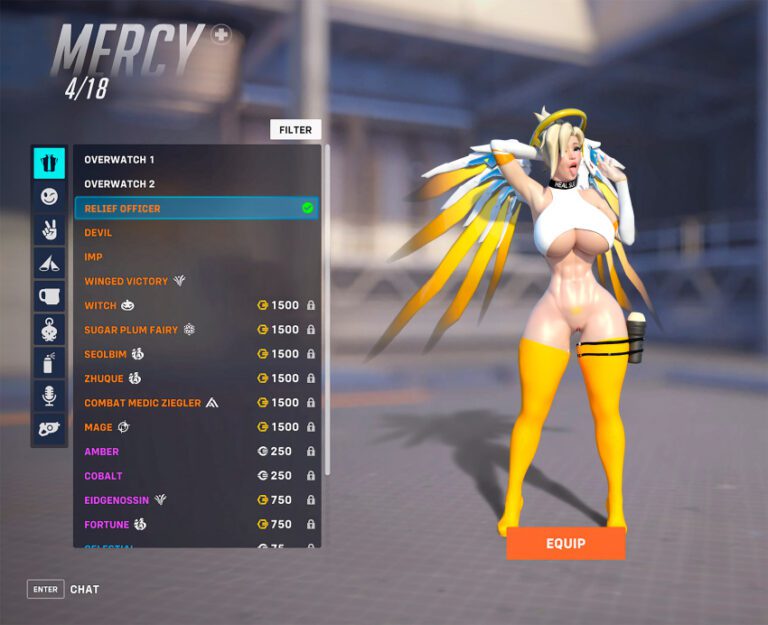
Task: Switch to the smiley face emotes tab
Action: point(49,197)
